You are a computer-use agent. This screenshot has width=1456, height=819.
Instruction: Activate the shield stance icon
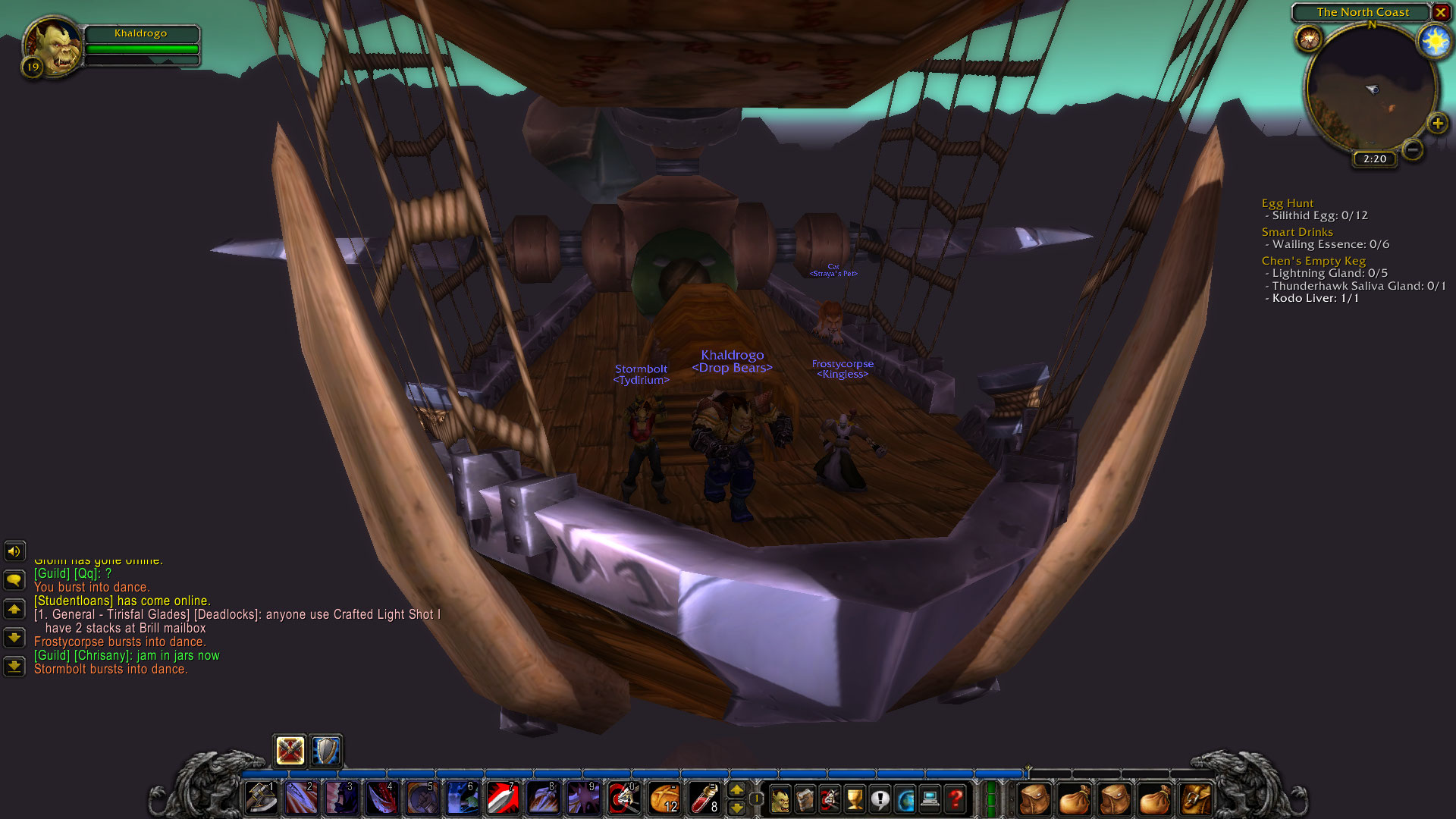tap(325, 751)
